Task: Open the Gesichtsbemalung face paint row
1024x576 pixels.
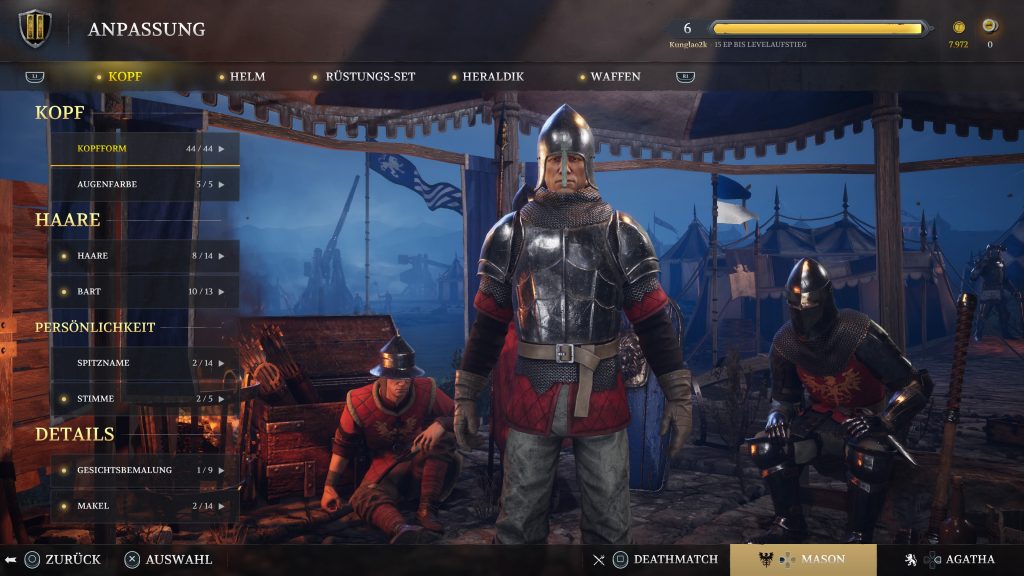Action: tap(145, 470)
